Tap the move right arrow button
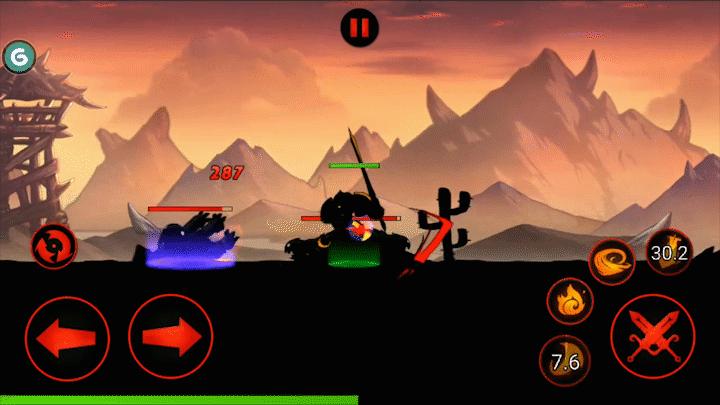Viewport: 720px width, 405px height. tap(171, 336)
